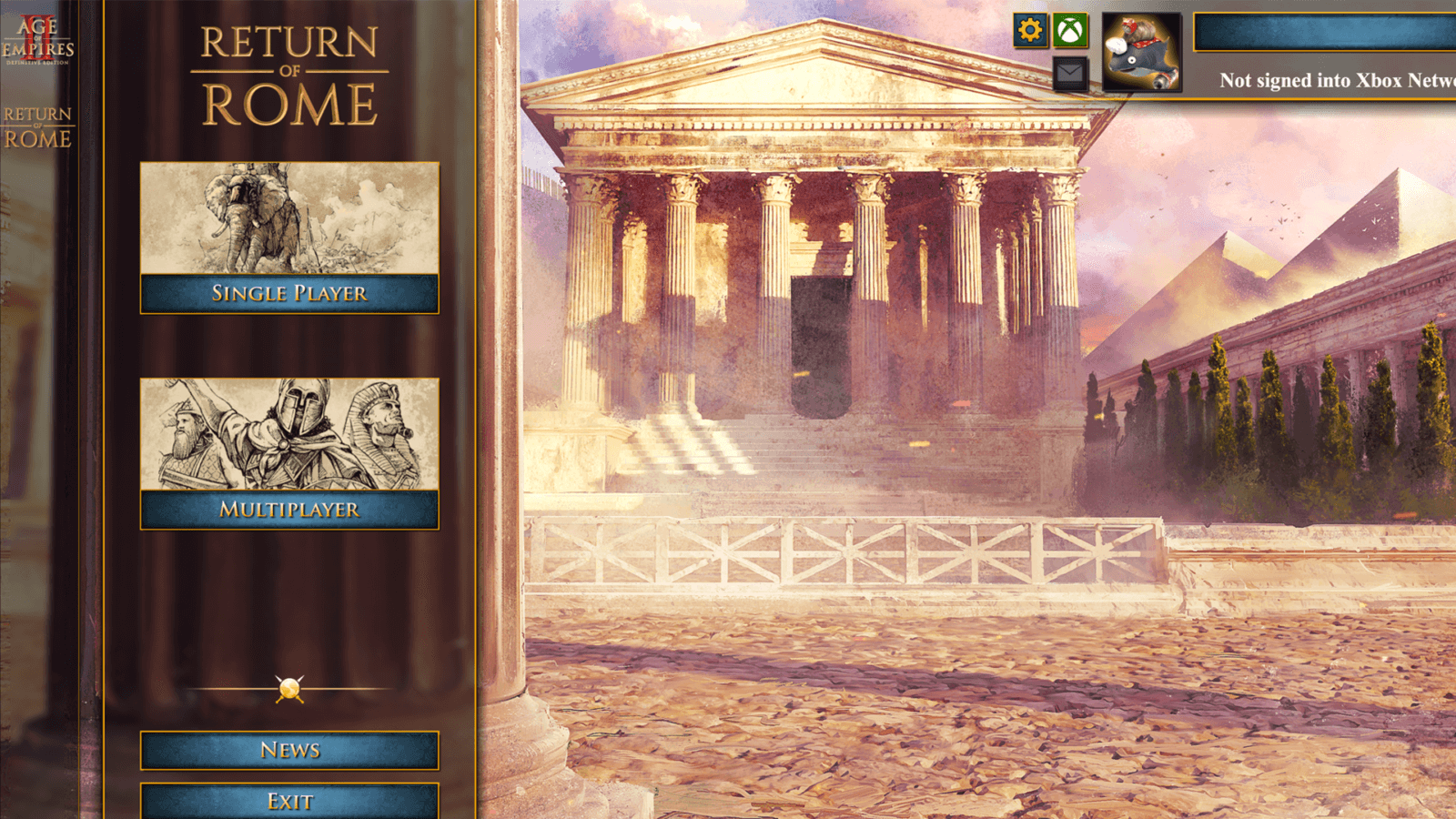Select the Return of Rome sidebar logo
Image resolution: width=1456 pixels, height=819 pixels.
pyautogui.click(x=38, y=127)
